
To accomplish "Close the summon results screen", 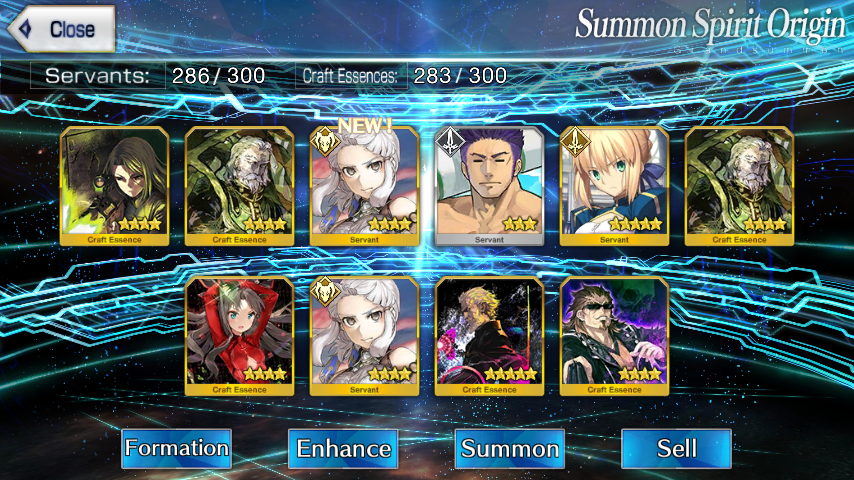I will click(59, 29).
